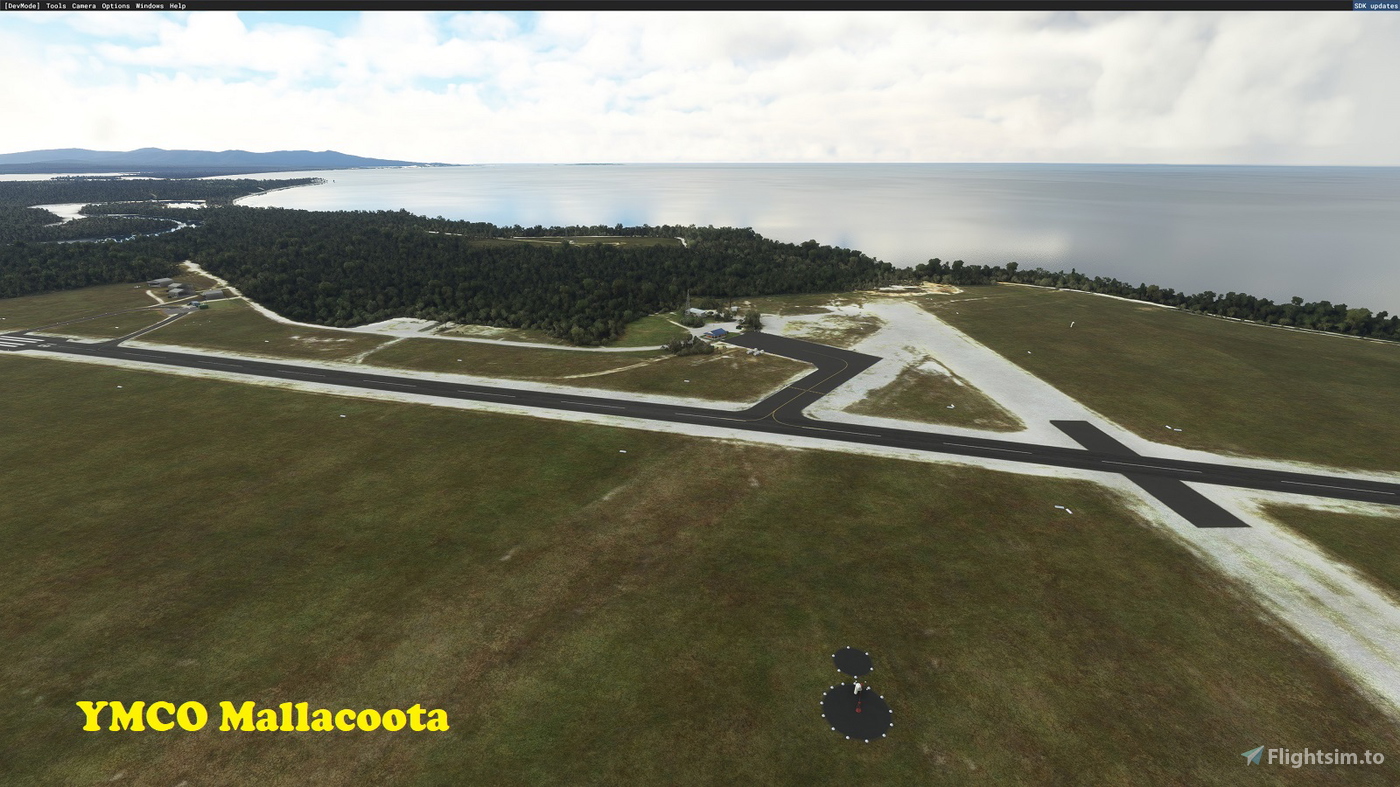This screenshot has width=1400, height=787.
Task: Click the red translation gizmo handle
Action: tap(858, 708)
